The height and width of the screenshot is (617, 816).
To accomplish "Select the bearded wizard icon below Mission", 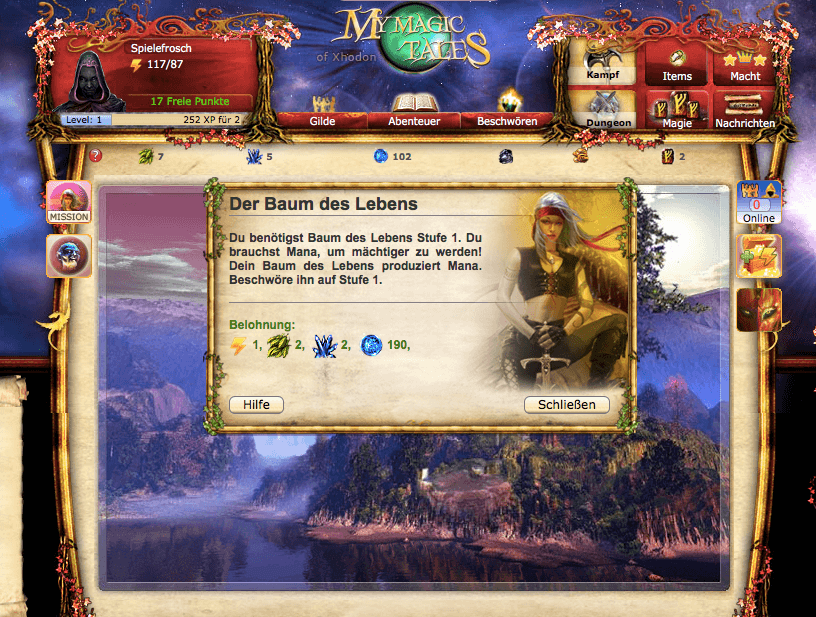I will 69,256.
